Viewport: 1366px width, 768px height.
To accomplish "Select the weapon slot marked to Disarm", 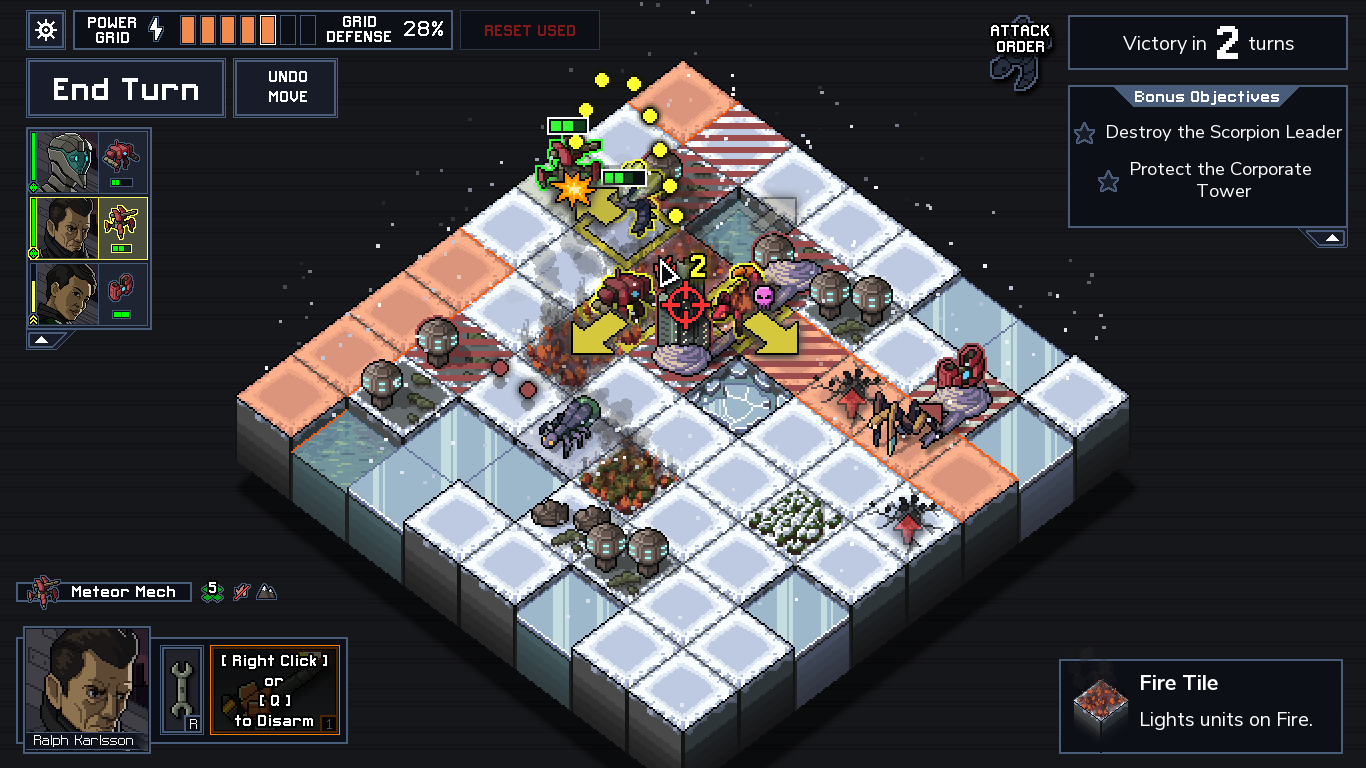I will (x=276, y=690).
